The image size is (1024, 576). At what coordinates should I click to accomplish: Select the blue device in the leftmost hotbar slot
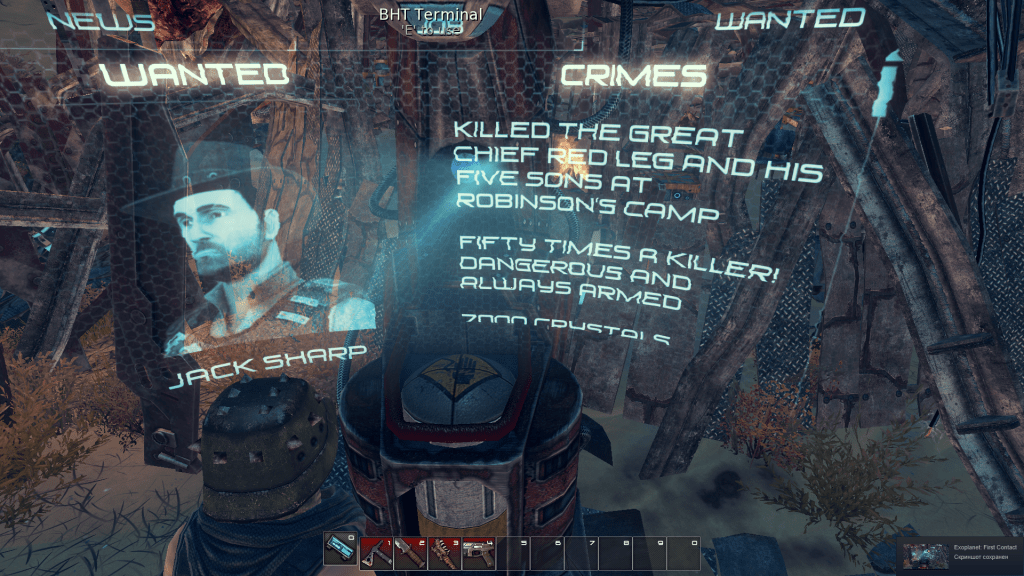pos(341,553)
